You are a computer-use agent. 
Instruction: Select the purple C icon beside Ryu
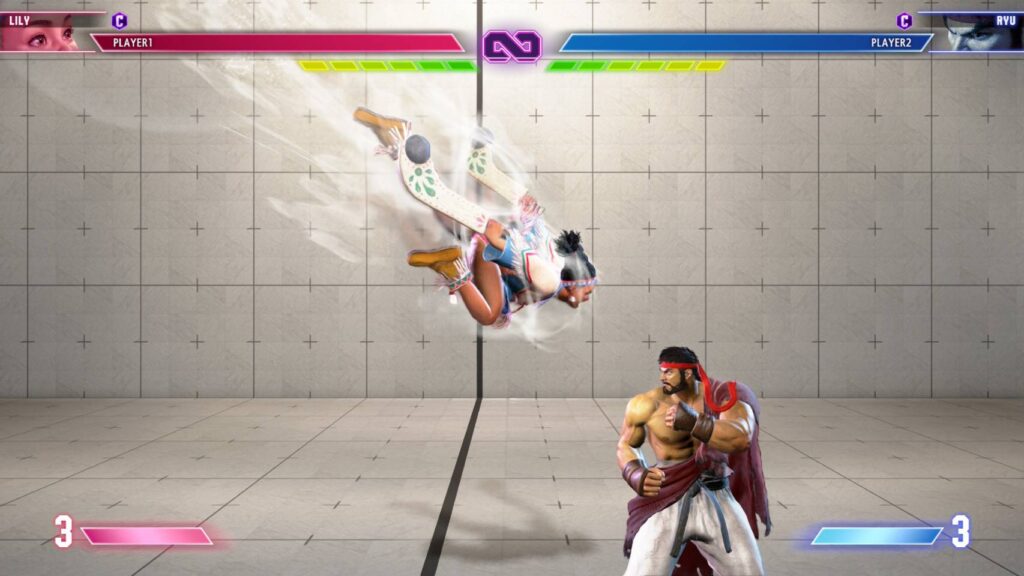904,20
